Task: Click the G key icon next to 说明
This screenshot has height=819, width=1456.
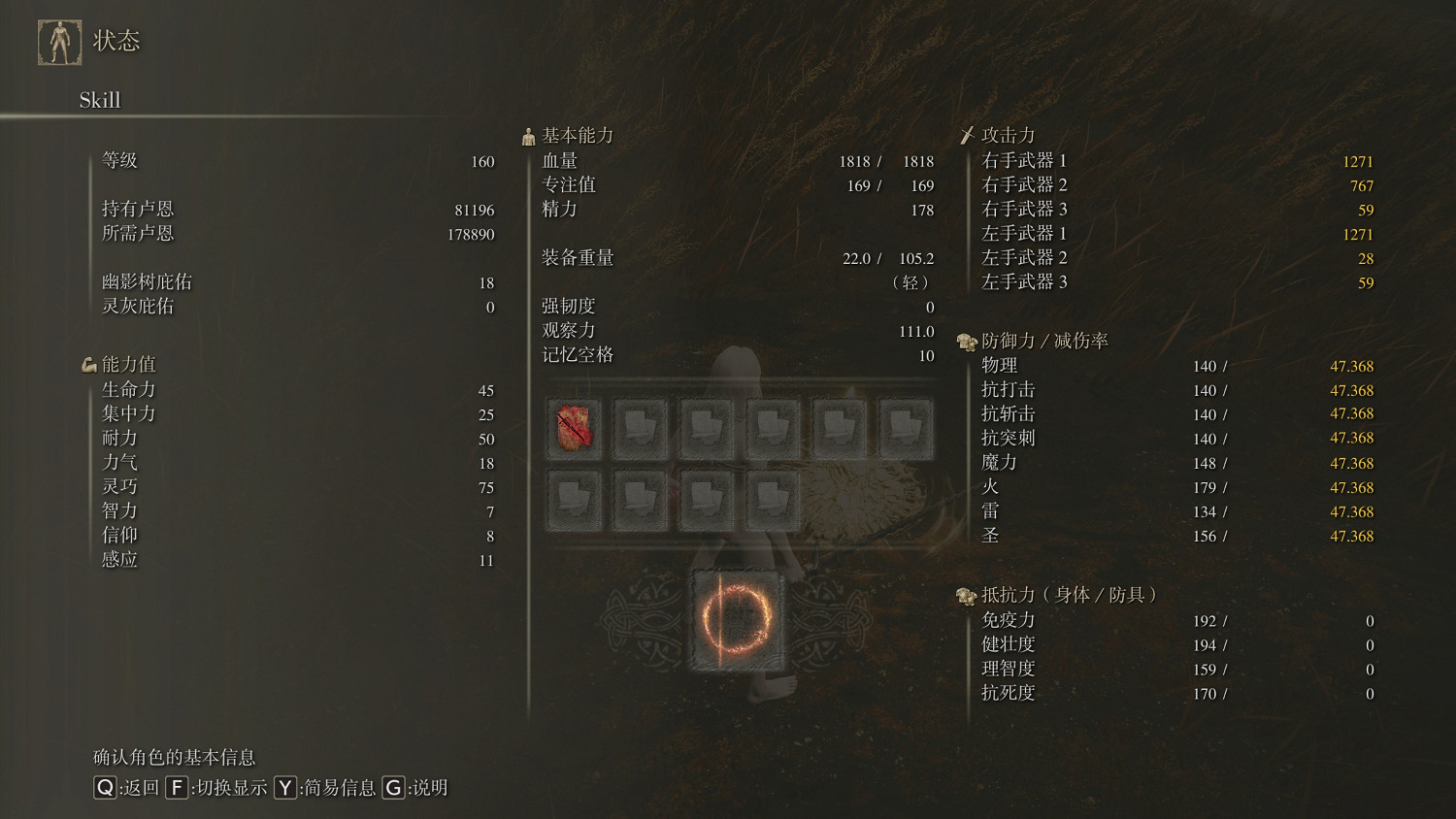Action: click(392, 789)
